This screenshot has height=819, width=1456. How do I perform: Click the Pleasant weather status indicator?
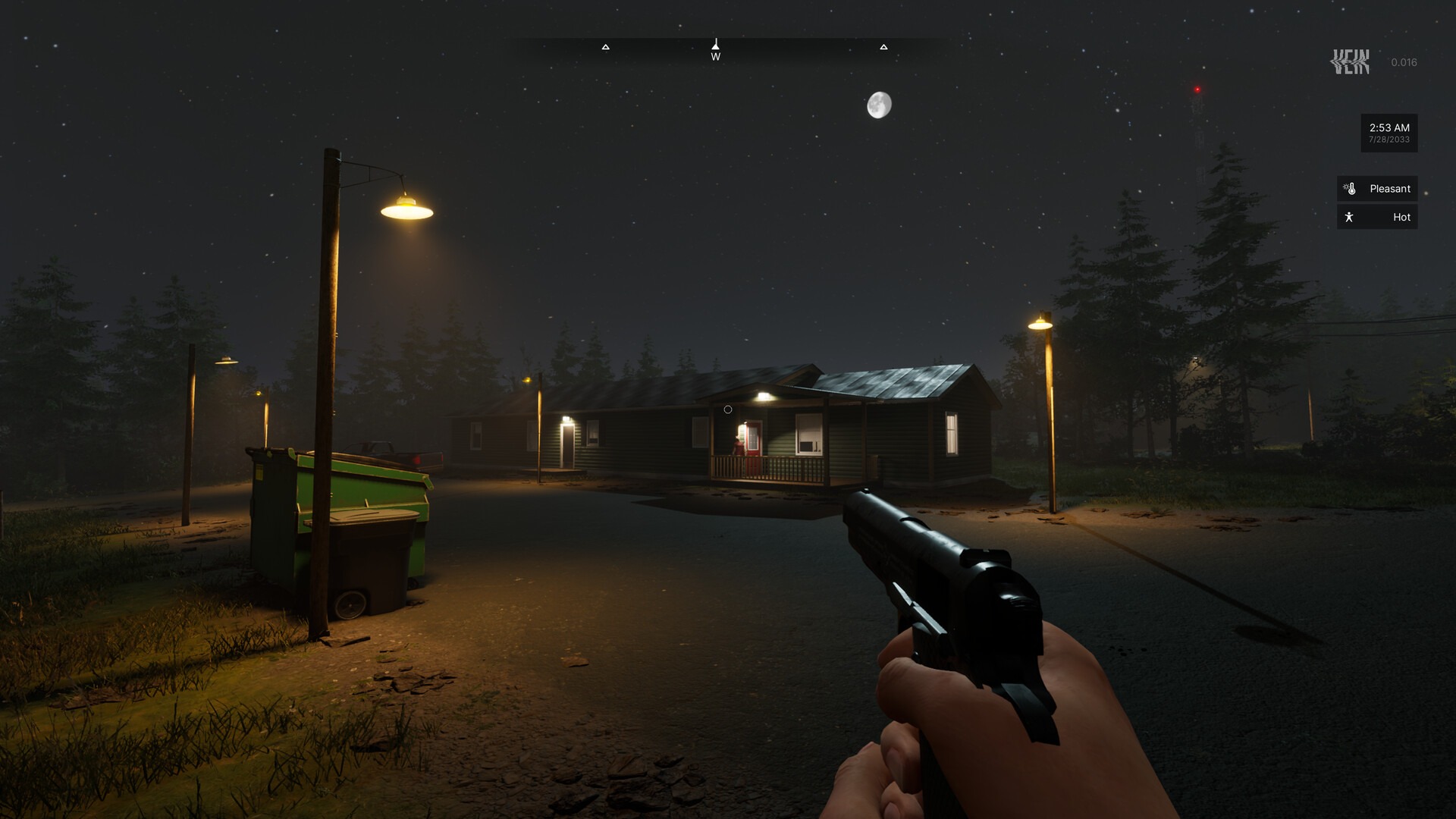[x=1377, y=189]
